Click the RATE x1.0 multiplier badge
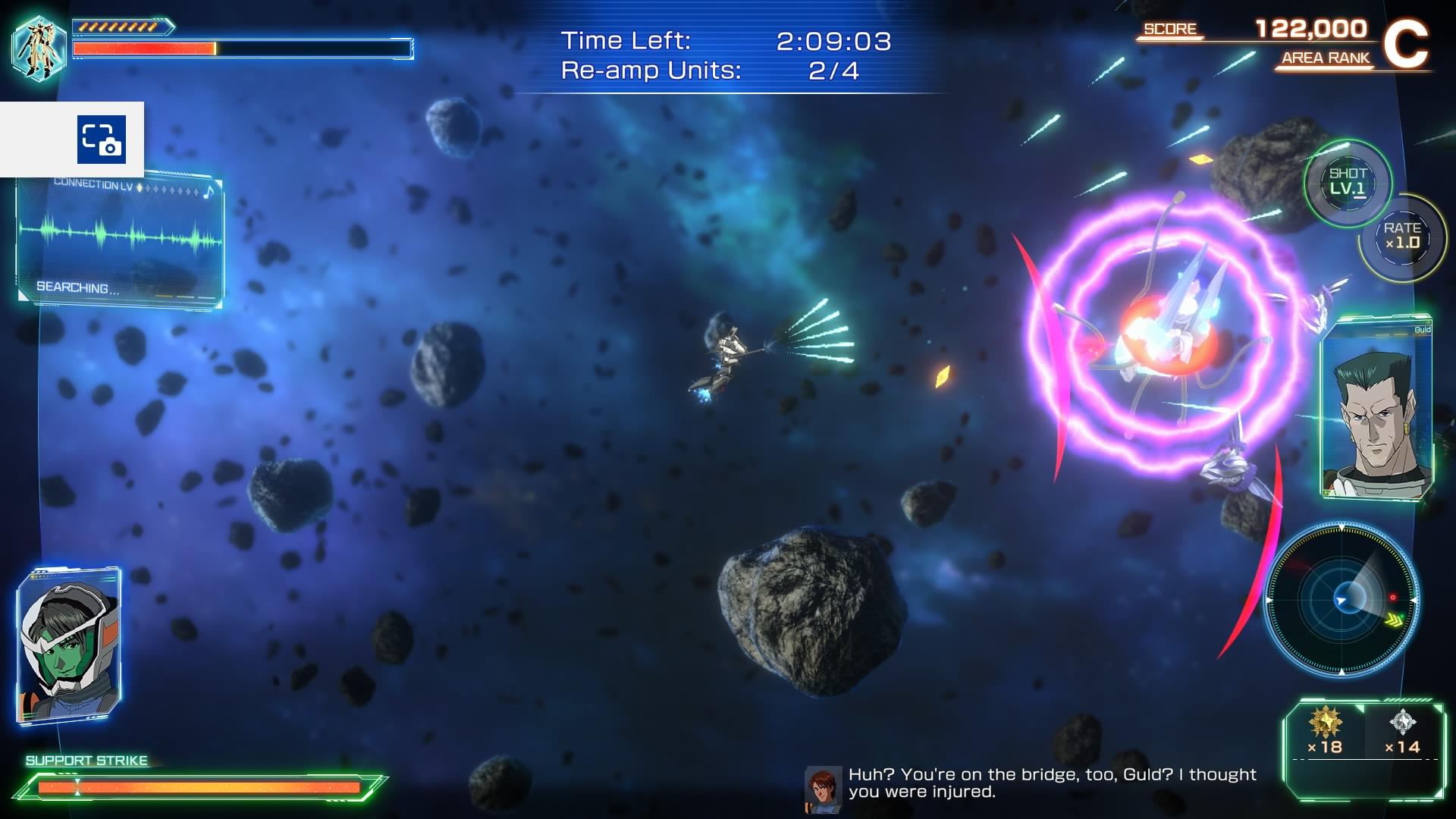 (1402, 236)
